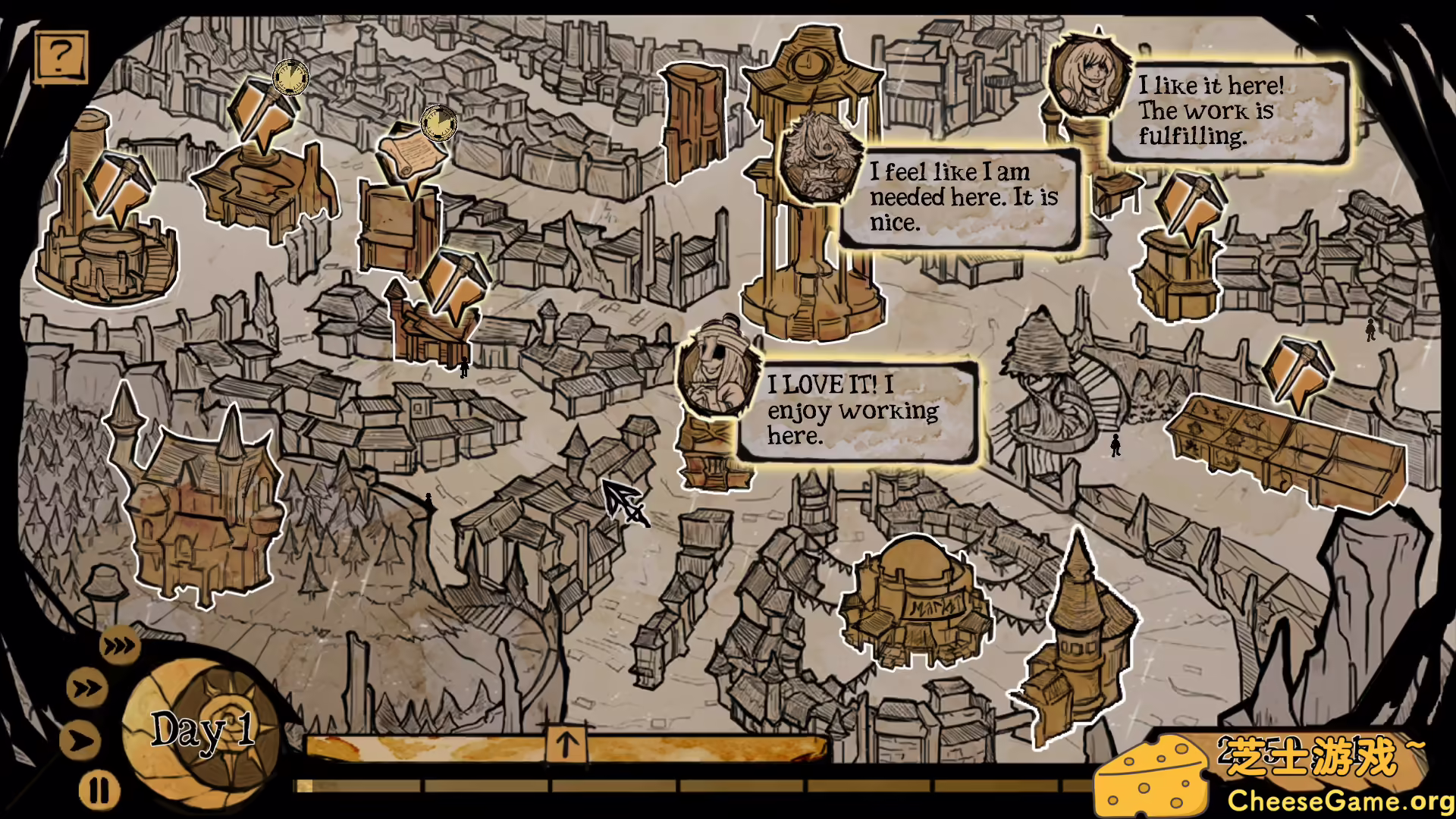1456x819 pixels.
Task: Pause the game with the pause button
Action: point(99,791)
